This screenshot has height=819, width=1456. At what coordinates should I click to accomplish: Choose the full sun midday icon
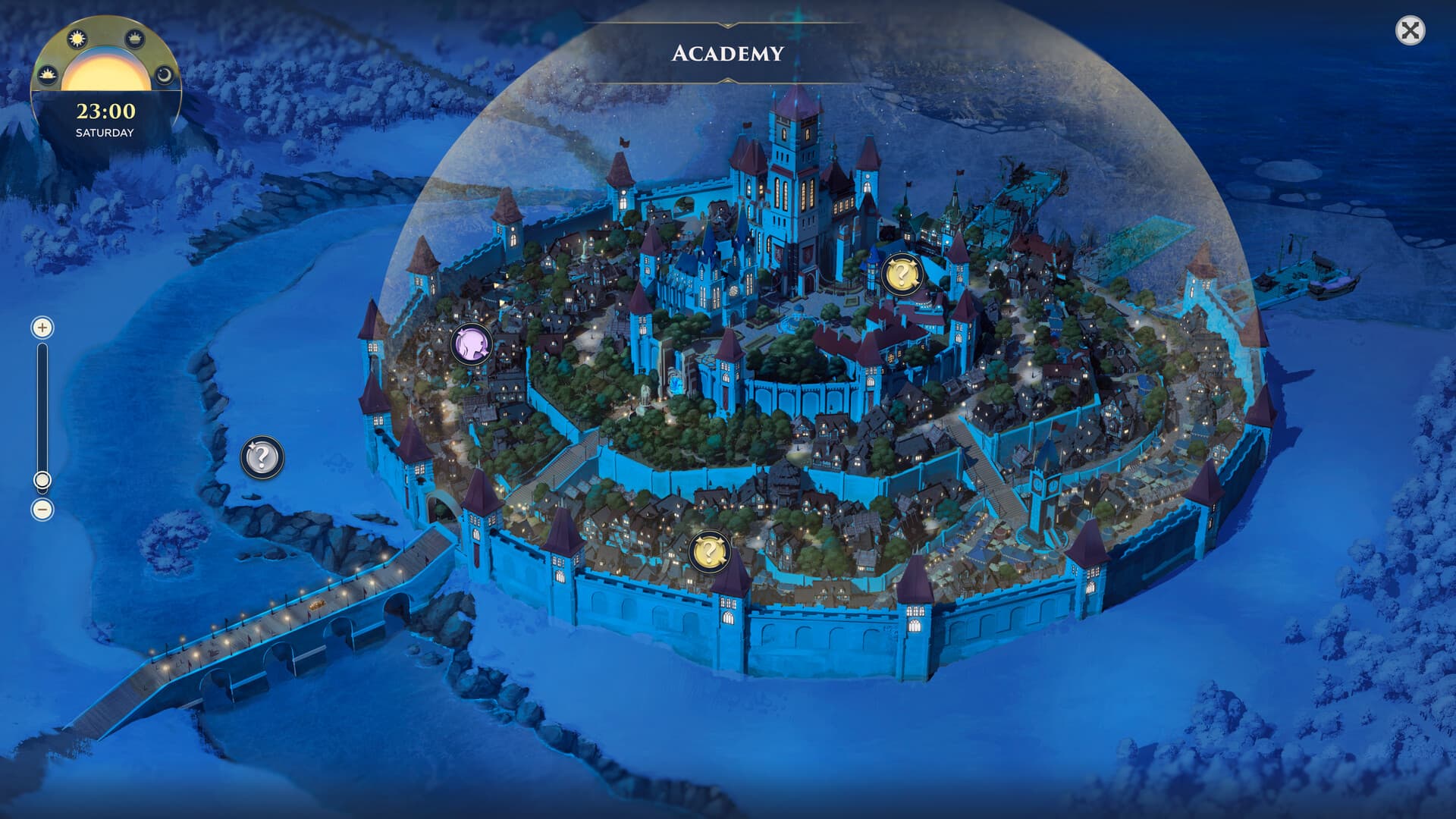(x=77, y=39)
